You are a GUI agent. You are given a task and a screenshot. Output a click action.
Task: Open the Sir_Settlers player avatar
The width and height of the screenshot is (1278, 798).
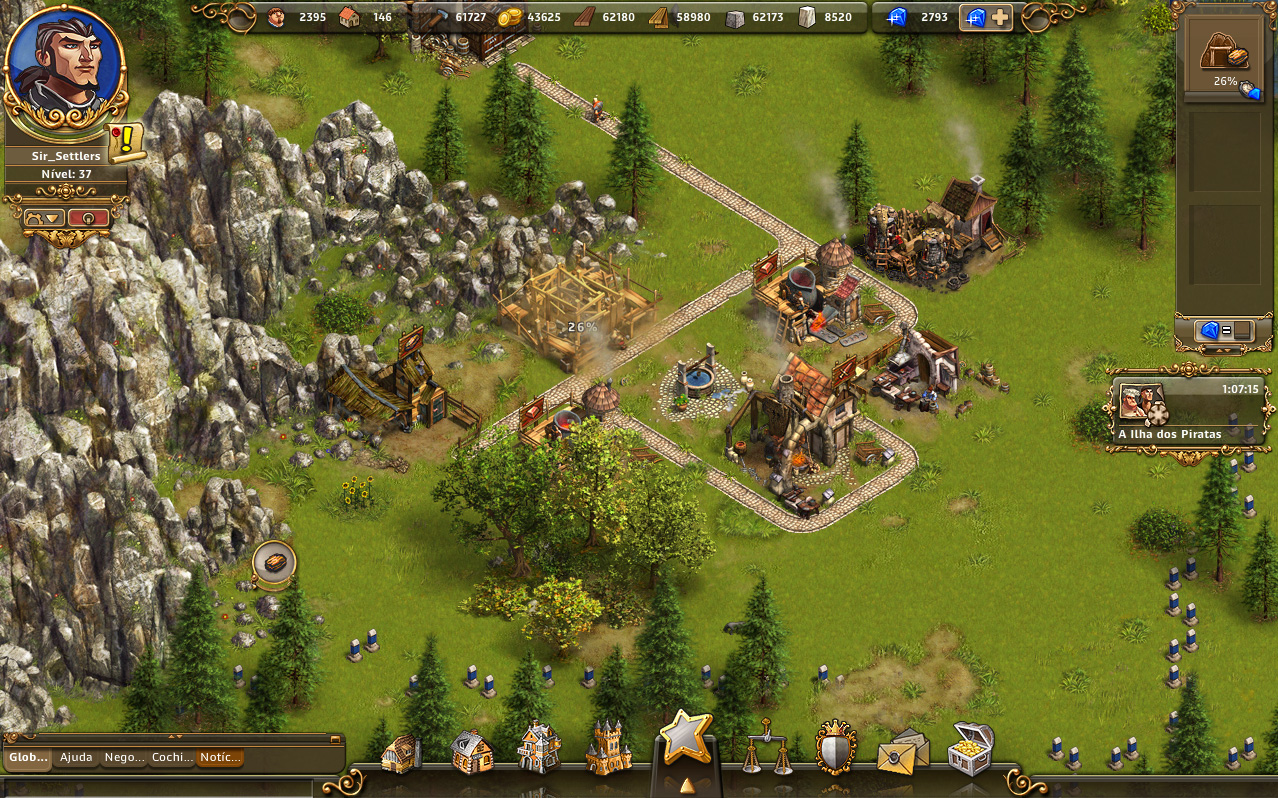tap(65, 68)
